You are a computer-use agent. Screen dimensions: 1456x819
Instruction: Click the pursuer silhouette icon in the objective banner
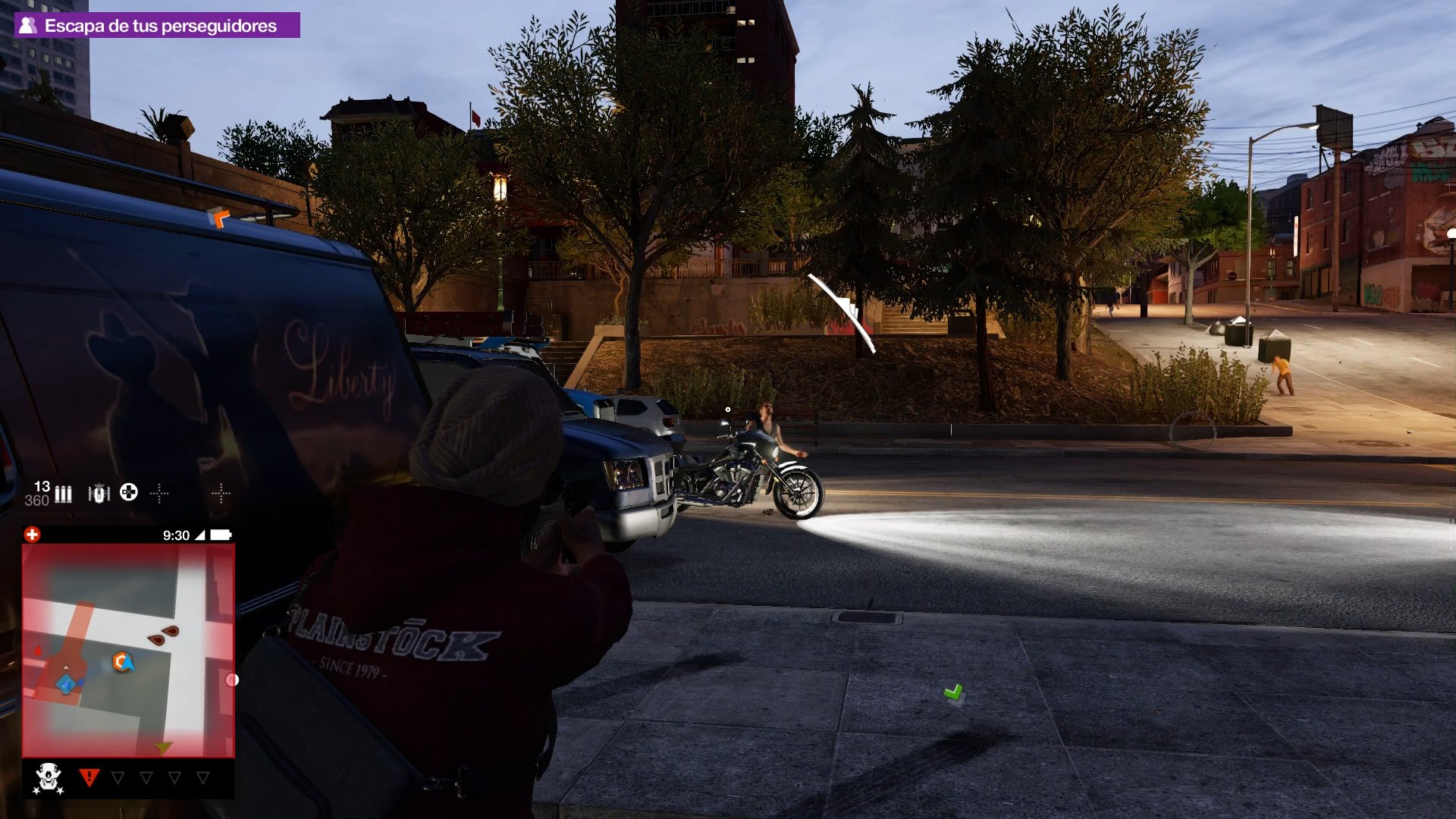28,24
